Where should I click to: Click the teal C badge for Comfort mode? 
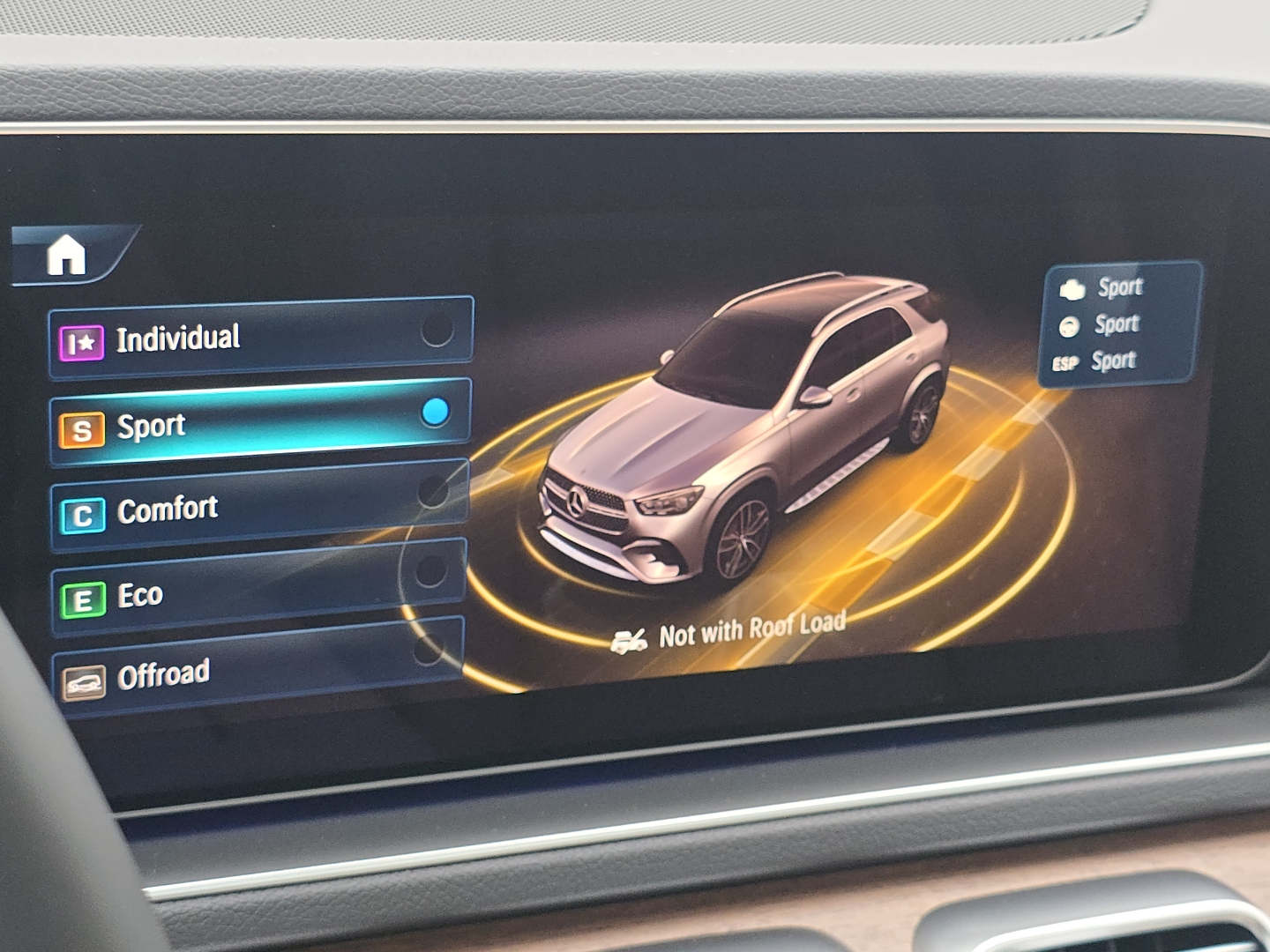tap(81, 509)
